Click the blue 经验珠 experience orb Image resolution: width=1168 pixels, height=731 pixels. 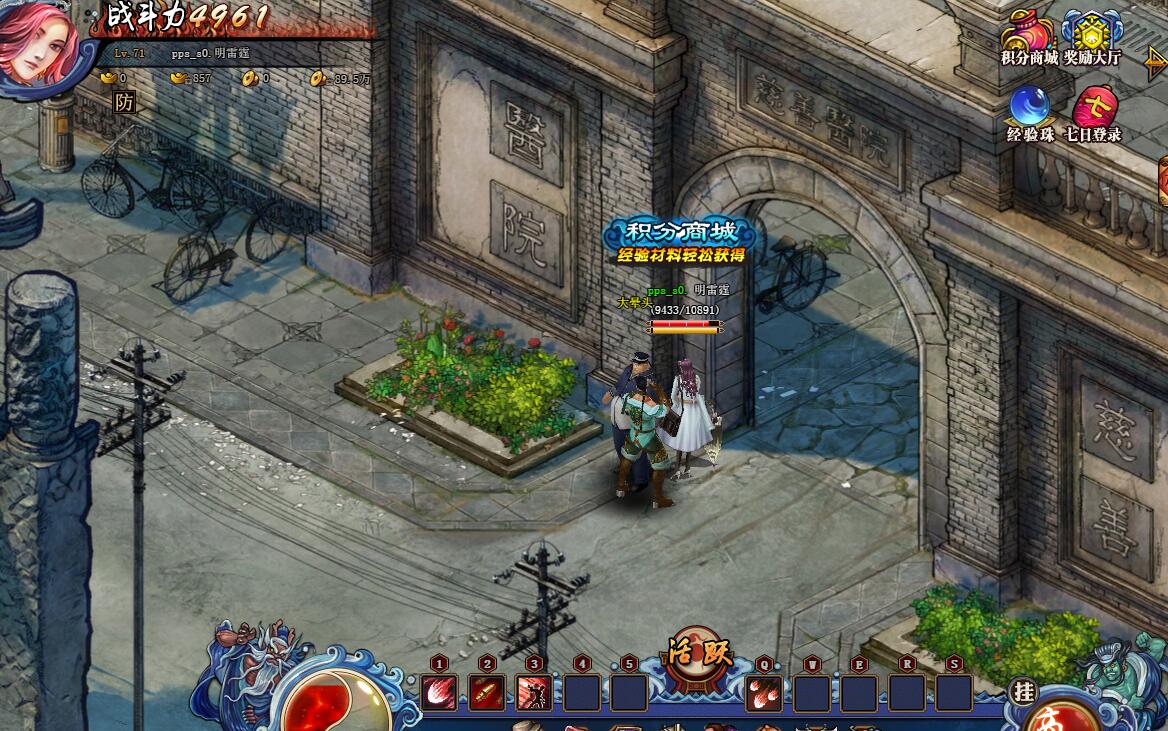click(x=1029, y=108)
